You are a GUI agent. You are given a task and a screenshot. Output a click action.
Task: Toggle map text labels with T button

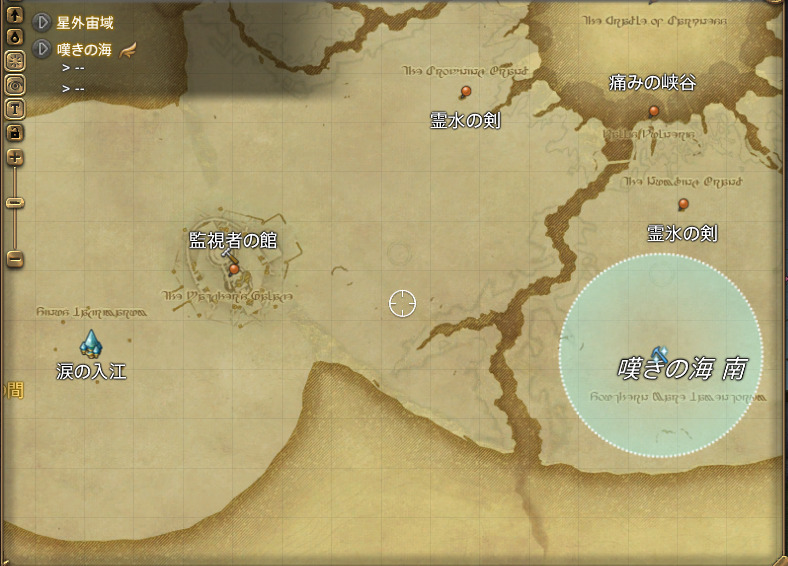pos(15,108)
